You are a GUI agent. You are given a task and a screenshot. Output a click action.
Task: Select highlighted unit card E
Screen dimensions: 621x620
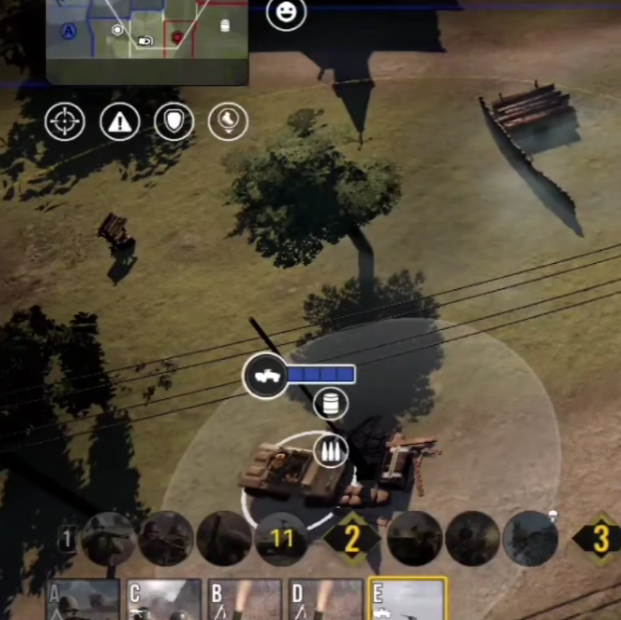coord(407,600)
